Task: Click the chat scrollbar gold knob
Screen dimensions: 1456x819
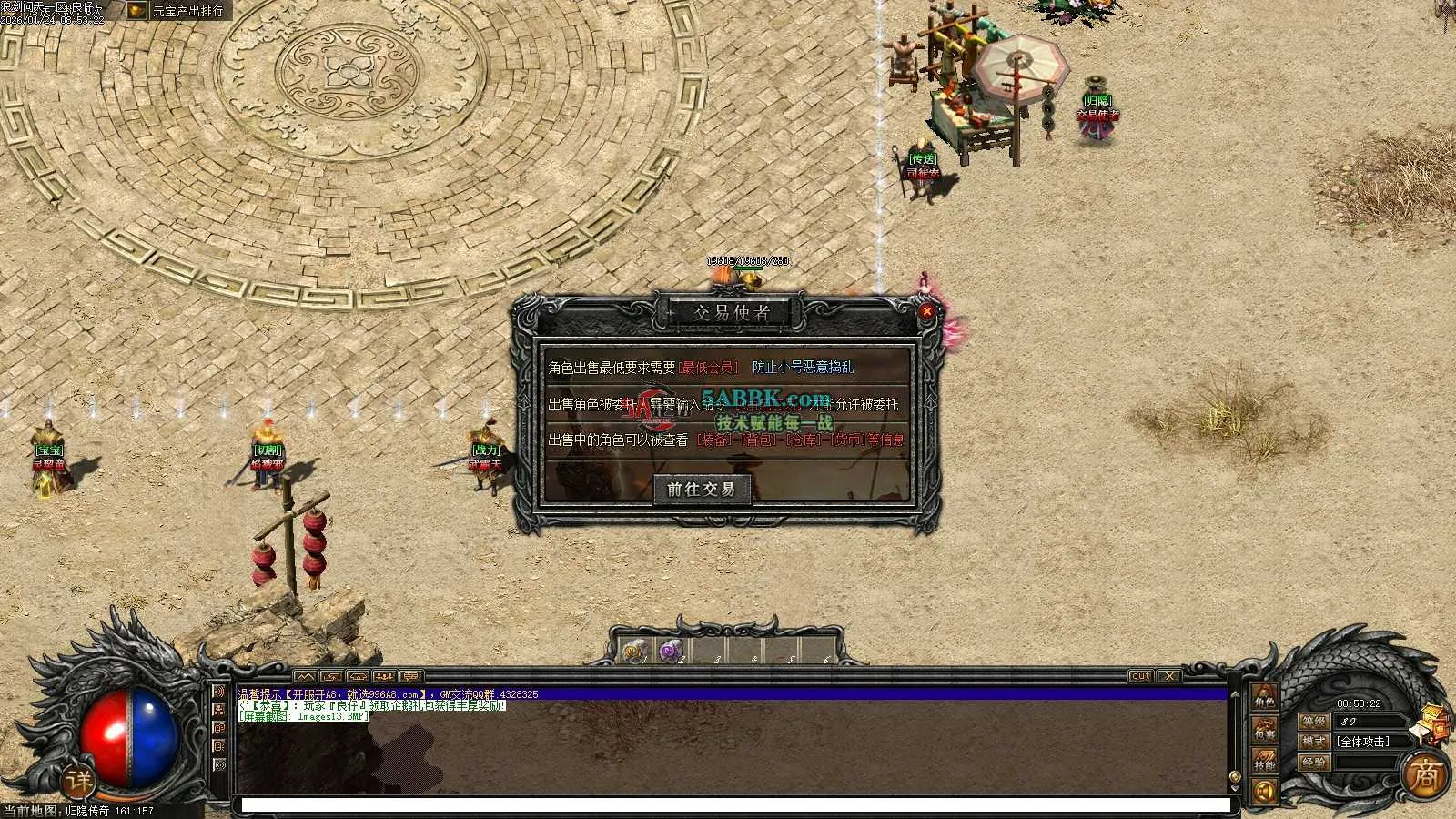Action: click(x=1235, y=777)
